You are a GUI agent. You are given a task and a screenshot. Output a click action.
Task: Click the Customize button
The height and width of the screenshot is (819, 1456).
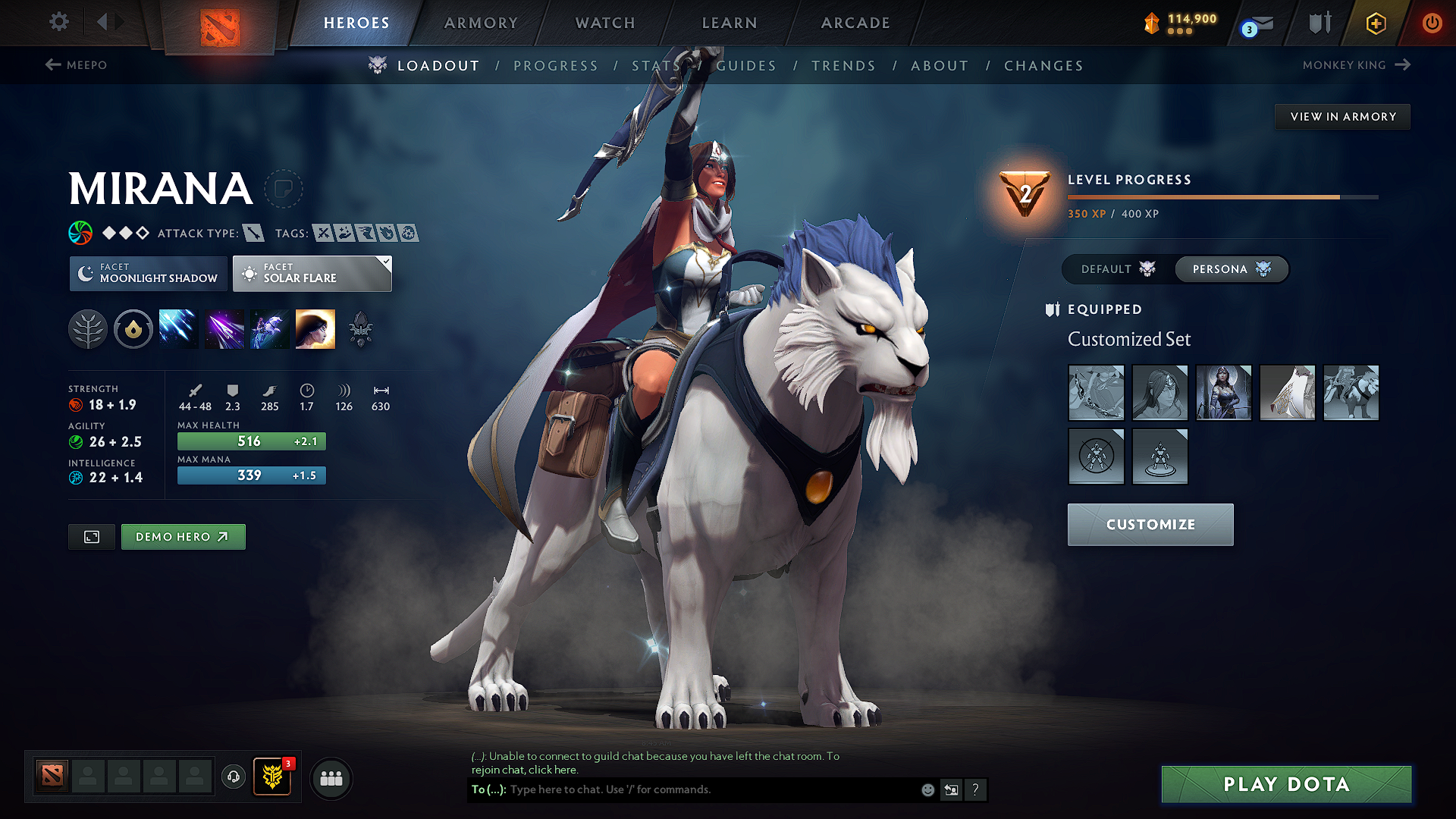tap(1150, 524)
